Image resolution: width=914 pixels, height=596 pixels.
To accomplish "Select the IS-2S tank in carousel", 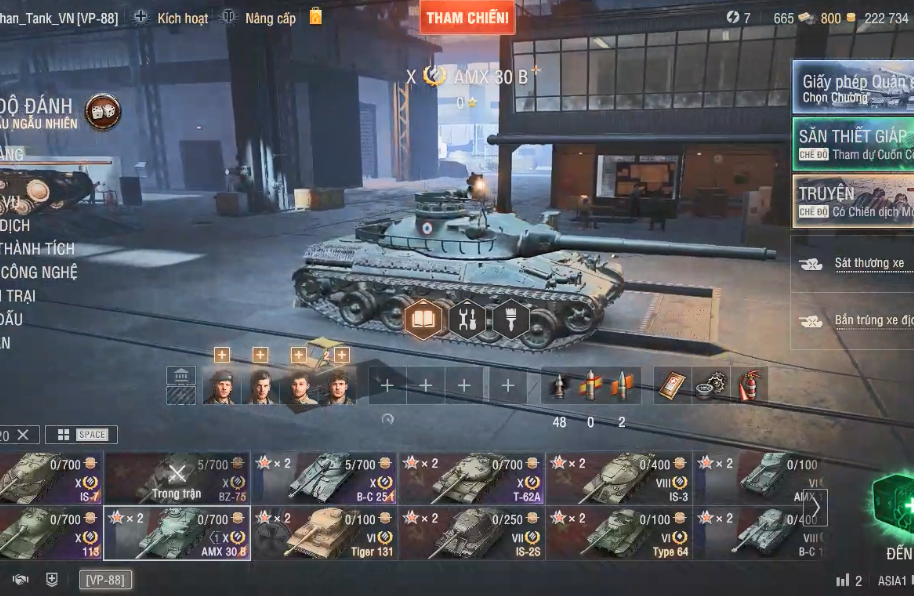I will click(472, 533).
